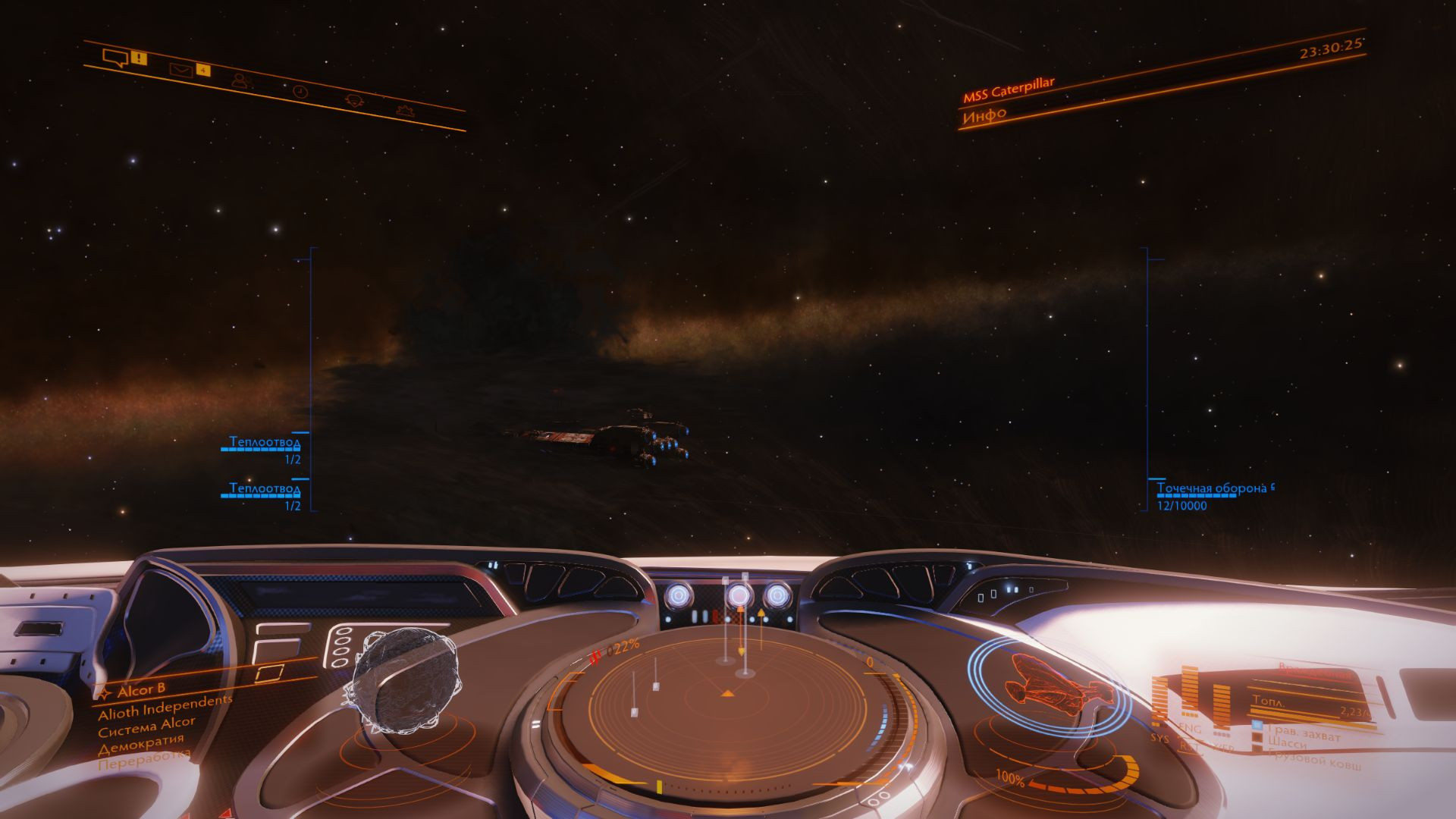Select the Точечная оборона point defence module
The height and width of the screenshot is (819, 1456).
pyautogui.click(x=1211, y=488)
